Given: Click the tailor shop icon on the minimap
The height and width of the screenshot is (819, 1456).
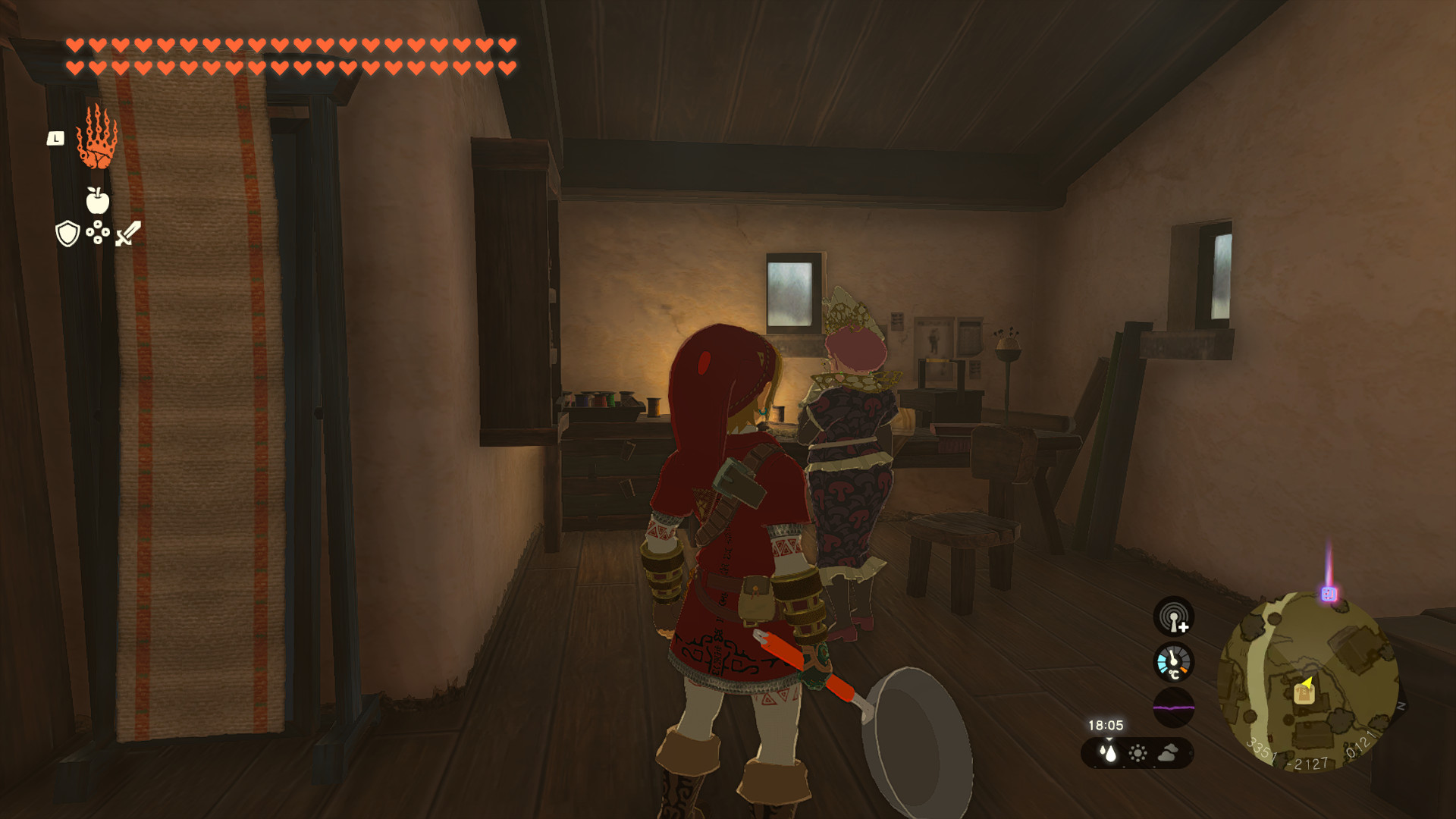Looking at the screenshot, I should click(1305, 695).
